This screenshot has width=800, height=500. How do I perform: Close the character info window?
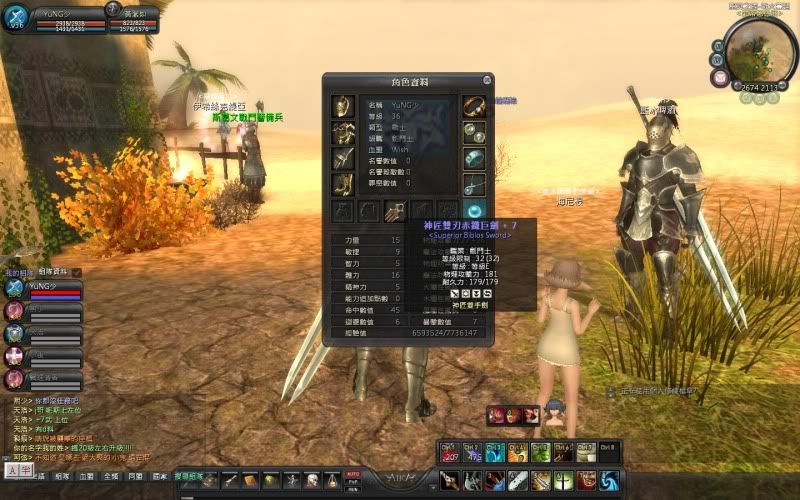[487, 80]
